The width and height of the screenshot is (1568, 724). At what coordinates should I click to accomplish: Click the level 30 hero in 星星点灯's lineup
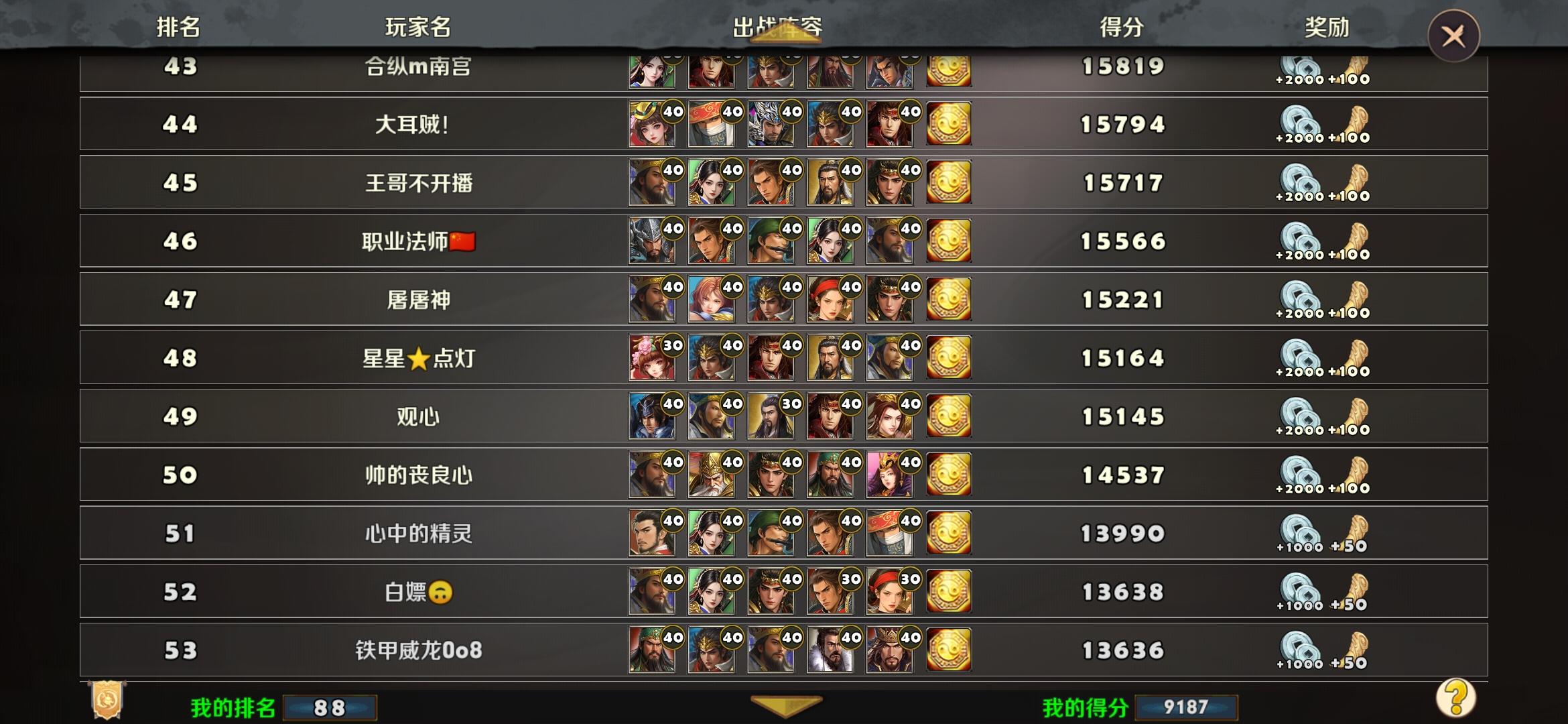[651, 357]
